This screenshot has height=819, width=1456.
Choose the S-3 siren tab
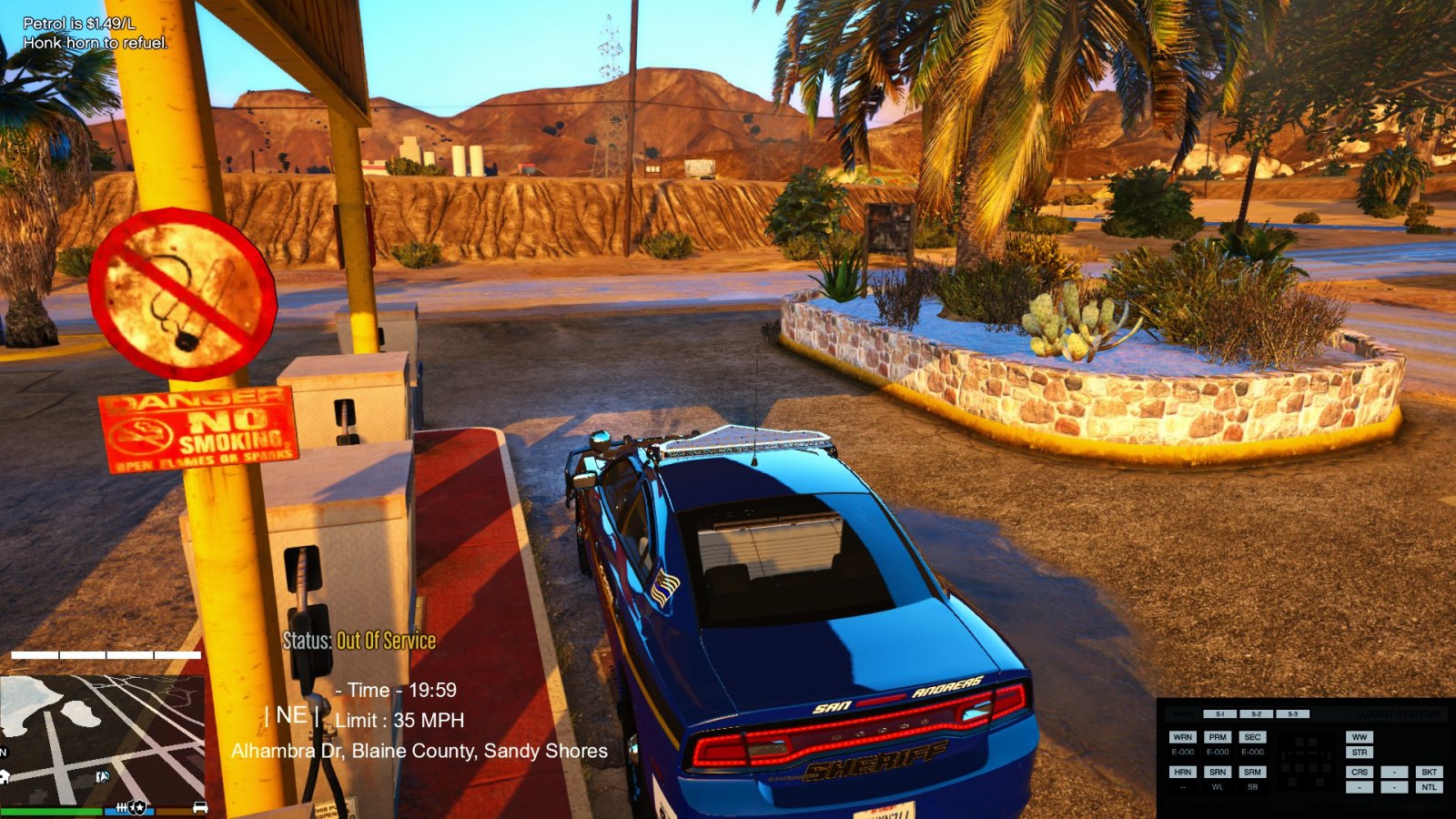[x=1292, y=714]
